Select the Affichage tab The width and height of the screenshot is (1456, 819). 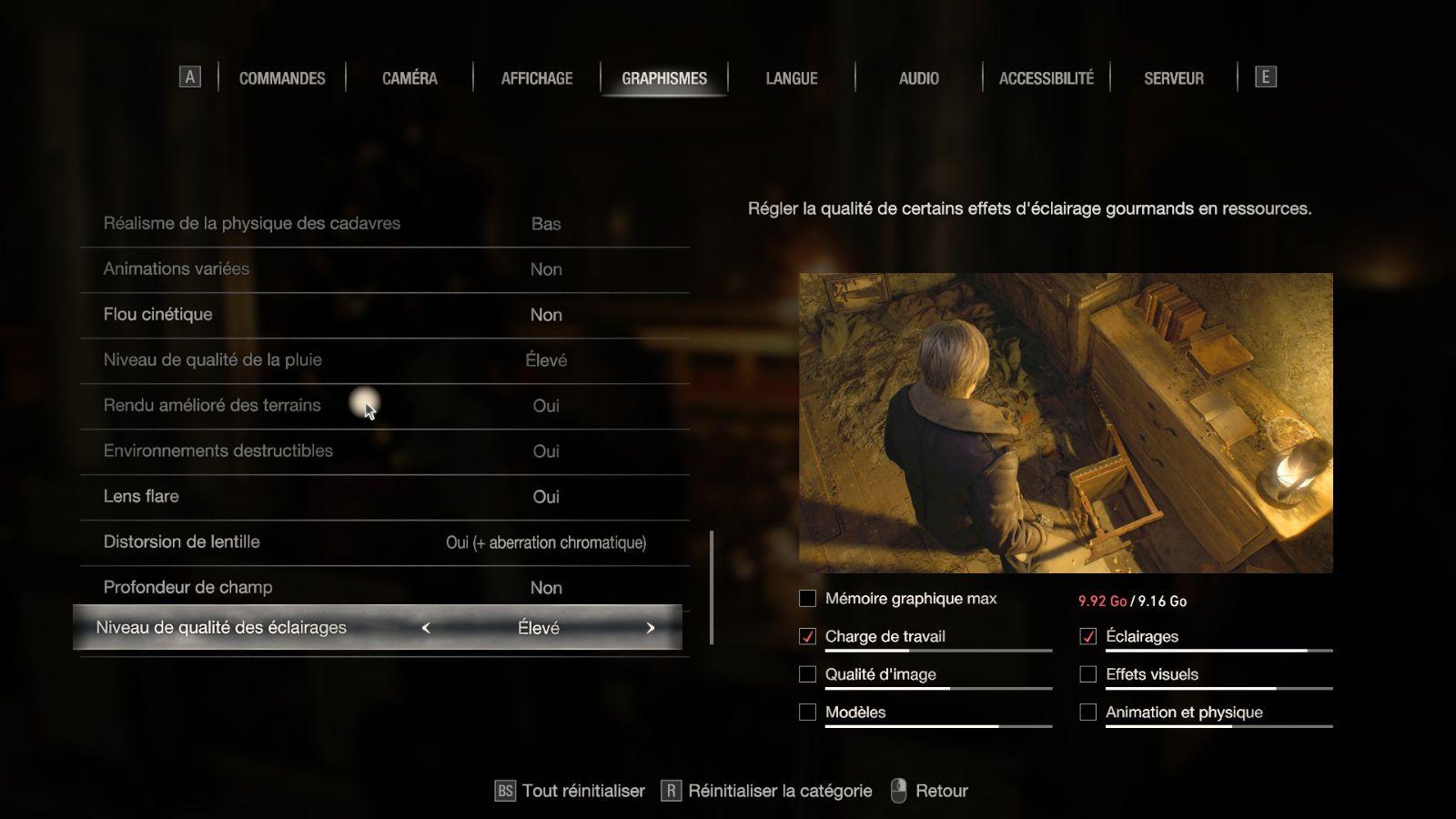pos(537,78)
